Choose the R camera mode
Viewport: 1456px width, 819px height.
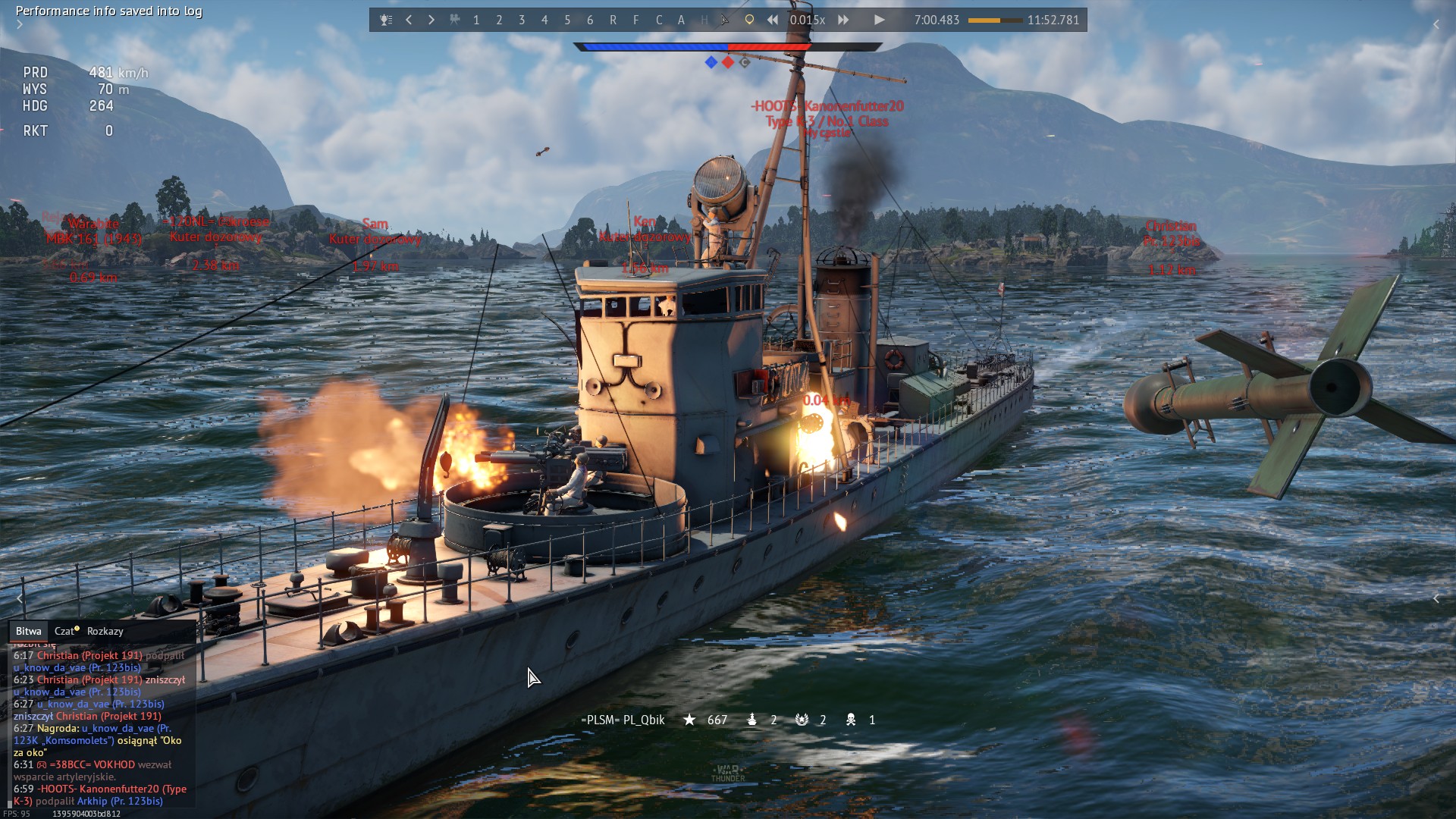(613, 20)
